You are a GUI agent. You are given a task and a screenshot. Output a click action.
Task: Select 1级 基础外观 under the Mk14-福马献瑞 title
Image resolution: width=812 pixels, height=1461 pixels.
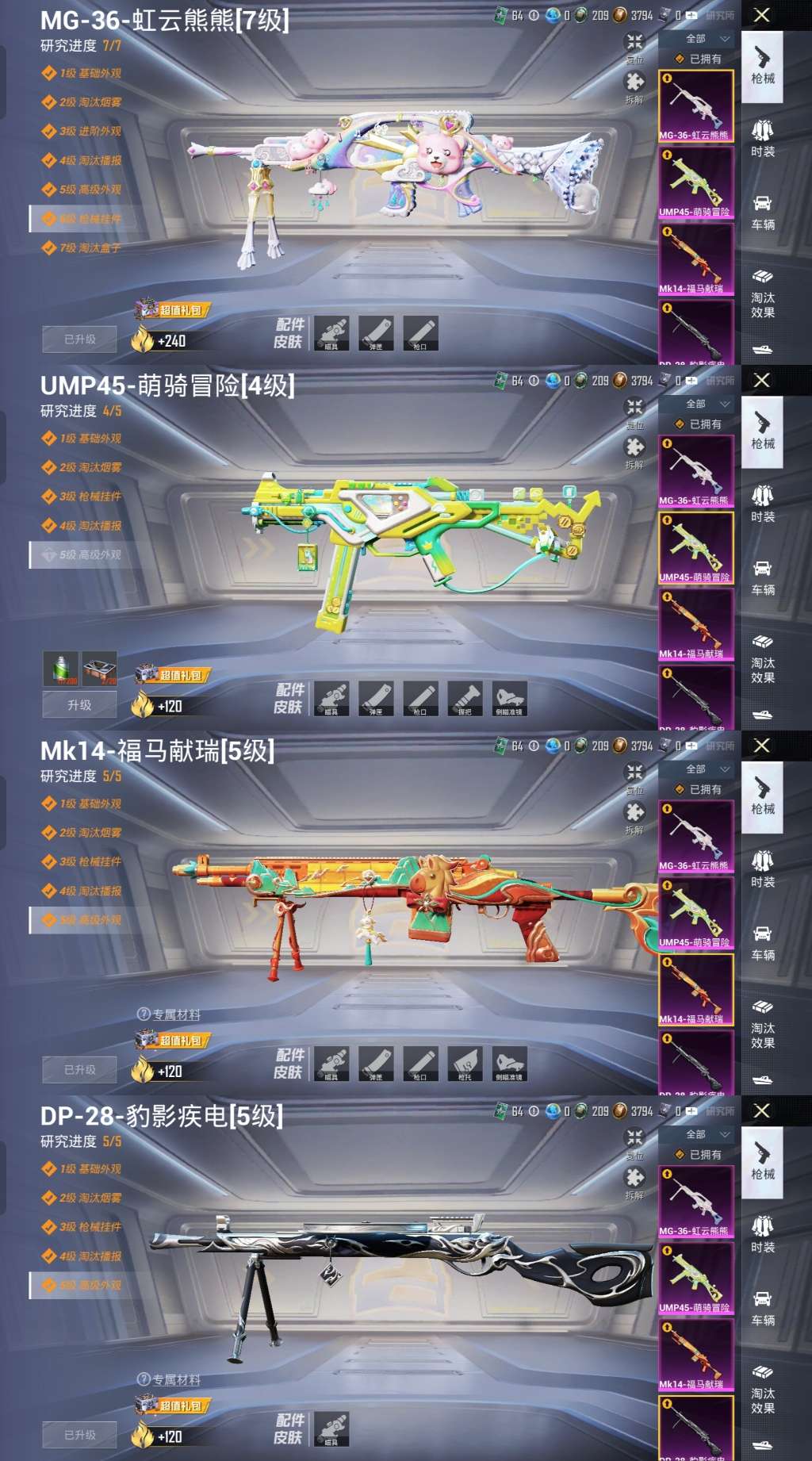pyautogui.click(x=90, y=804)
